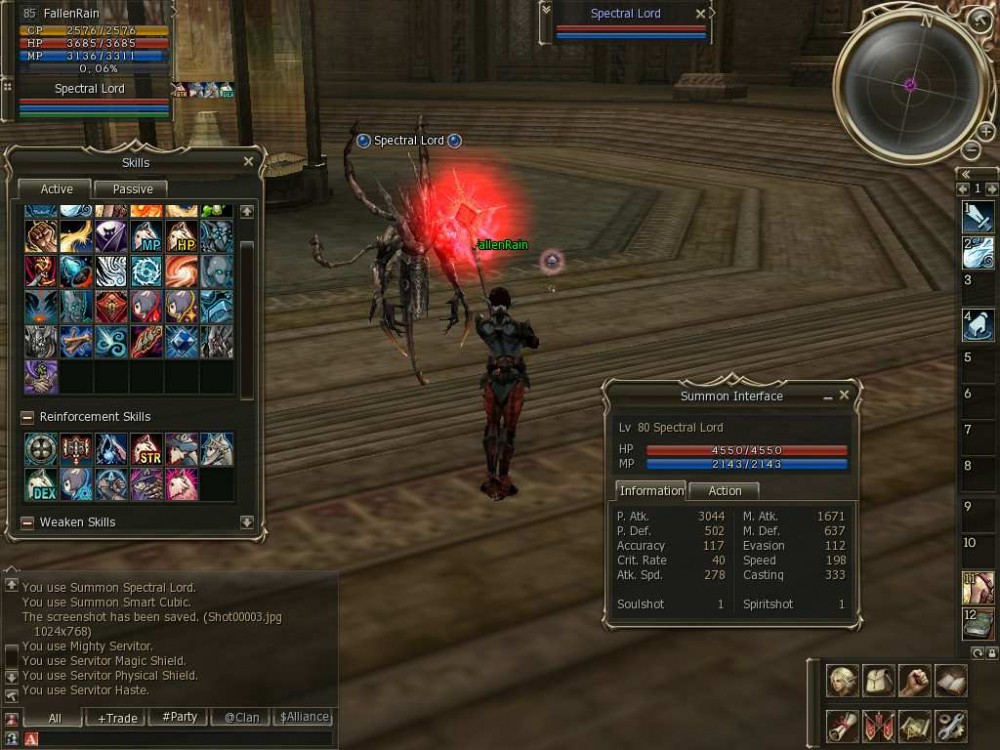The image size is (1000, 750).
Task: Switch chat to the Clan tab
Action: (x=241, y=717)
